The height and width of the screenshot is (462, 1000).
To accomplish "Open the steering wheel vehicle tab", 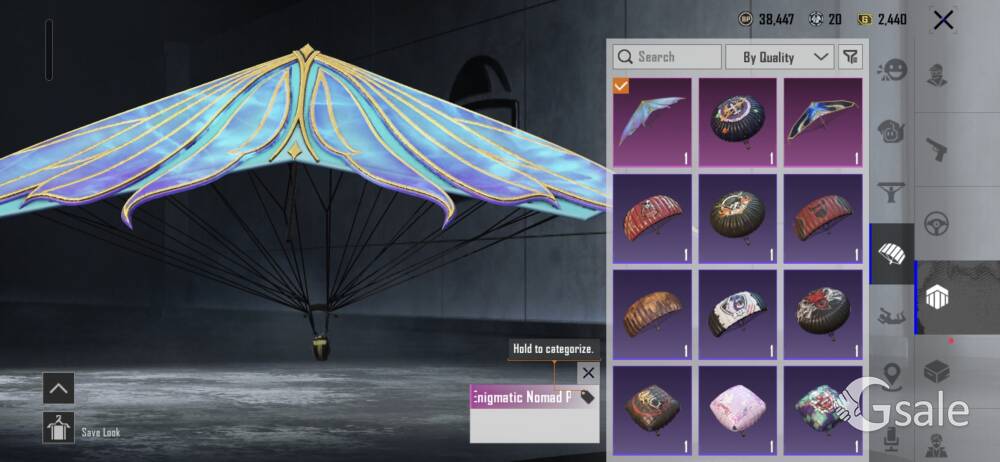I will [x=937, y=222].
